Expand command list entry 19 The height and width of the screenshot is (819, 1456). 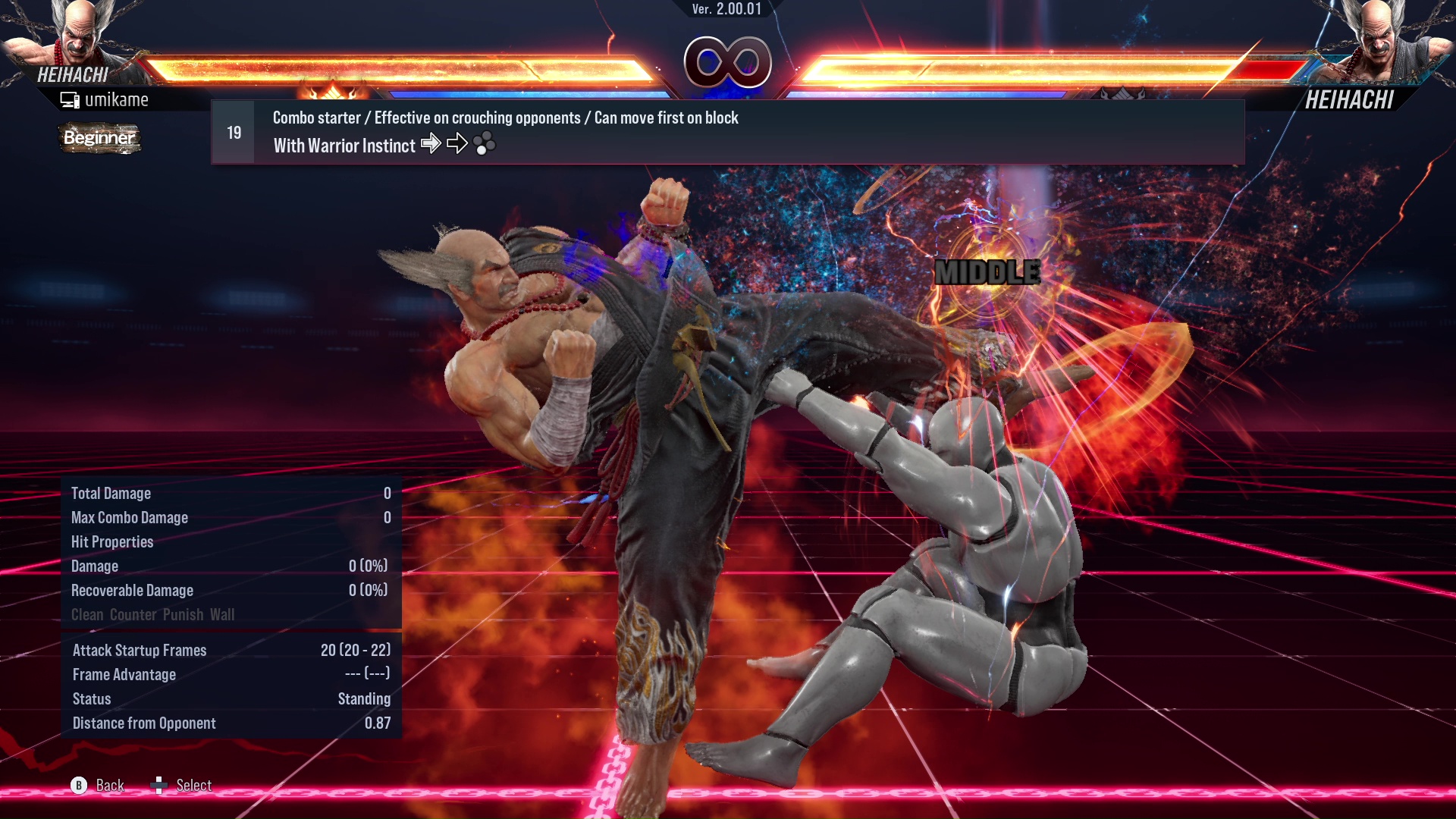(x=232, y=131)
